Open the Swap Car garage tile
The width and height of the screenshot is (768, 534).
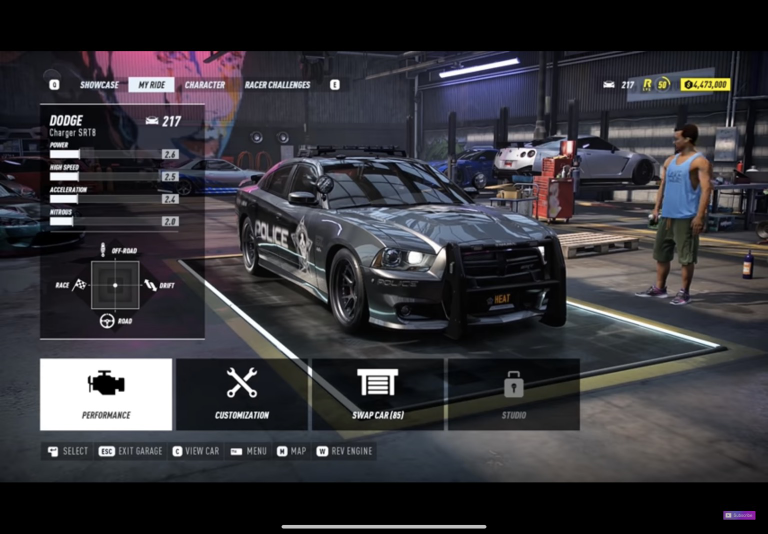pos(377,394)
